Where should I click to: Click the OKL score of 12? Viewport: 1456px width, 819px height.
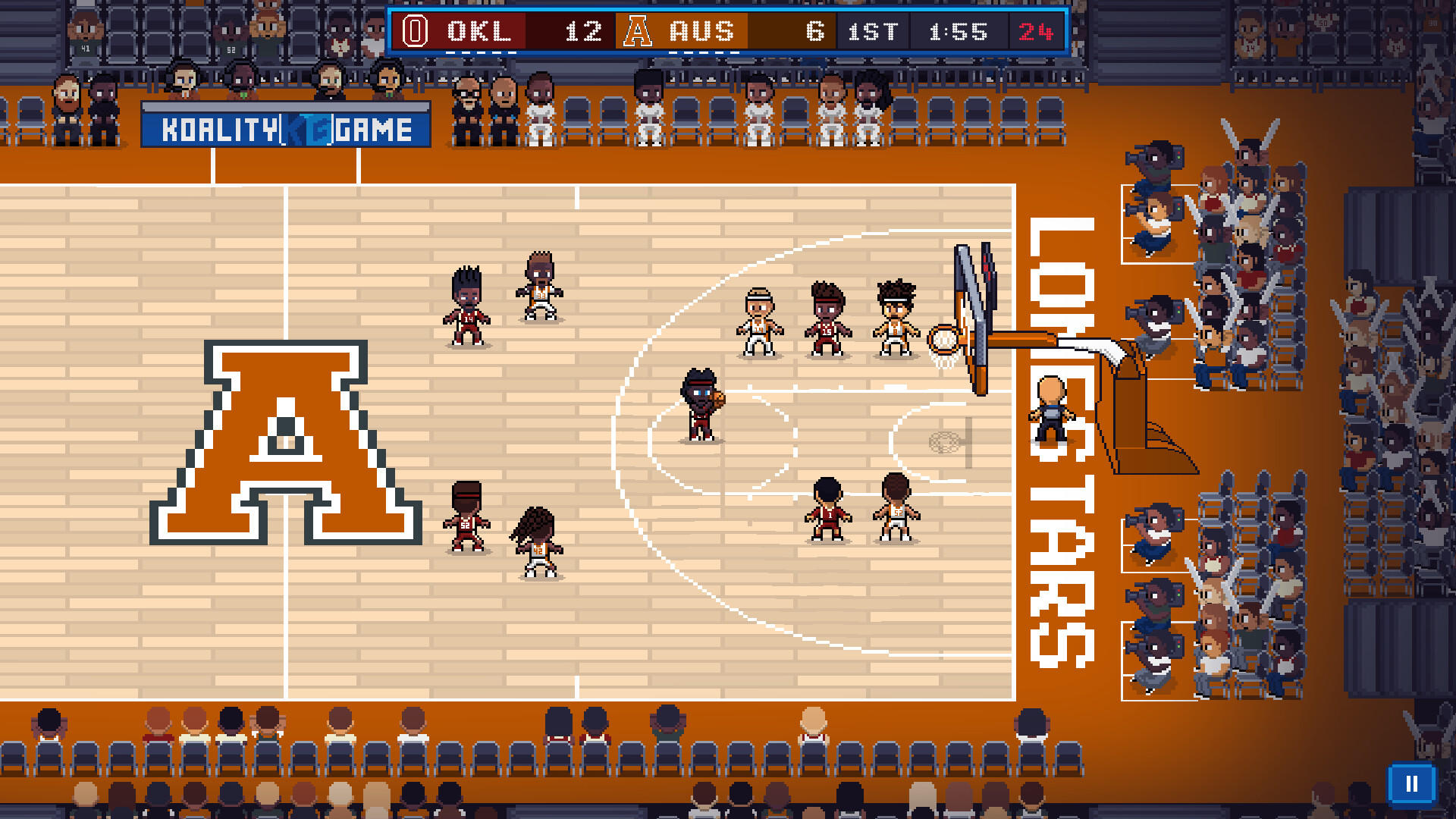pyautogui.click(x=584, y=31)
